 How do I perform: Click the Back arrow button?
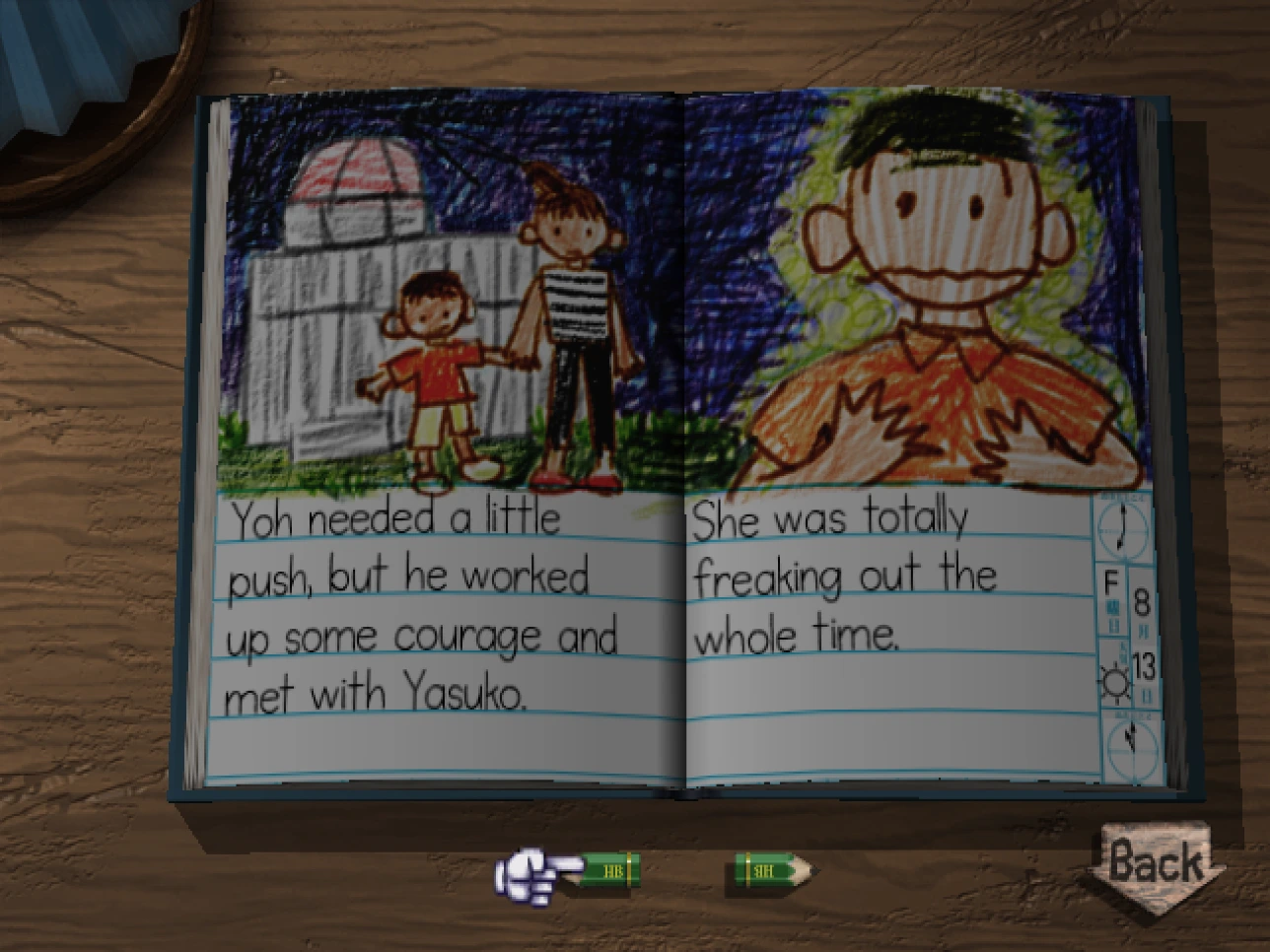[1156, 864]
